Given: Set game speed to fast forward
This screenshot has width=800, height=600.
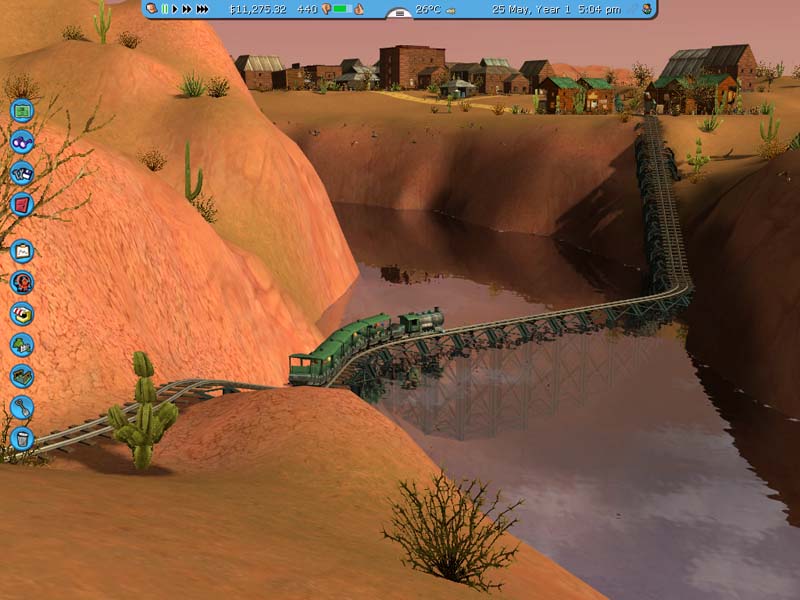Looking at the screenshot, I should pos(187,9).
